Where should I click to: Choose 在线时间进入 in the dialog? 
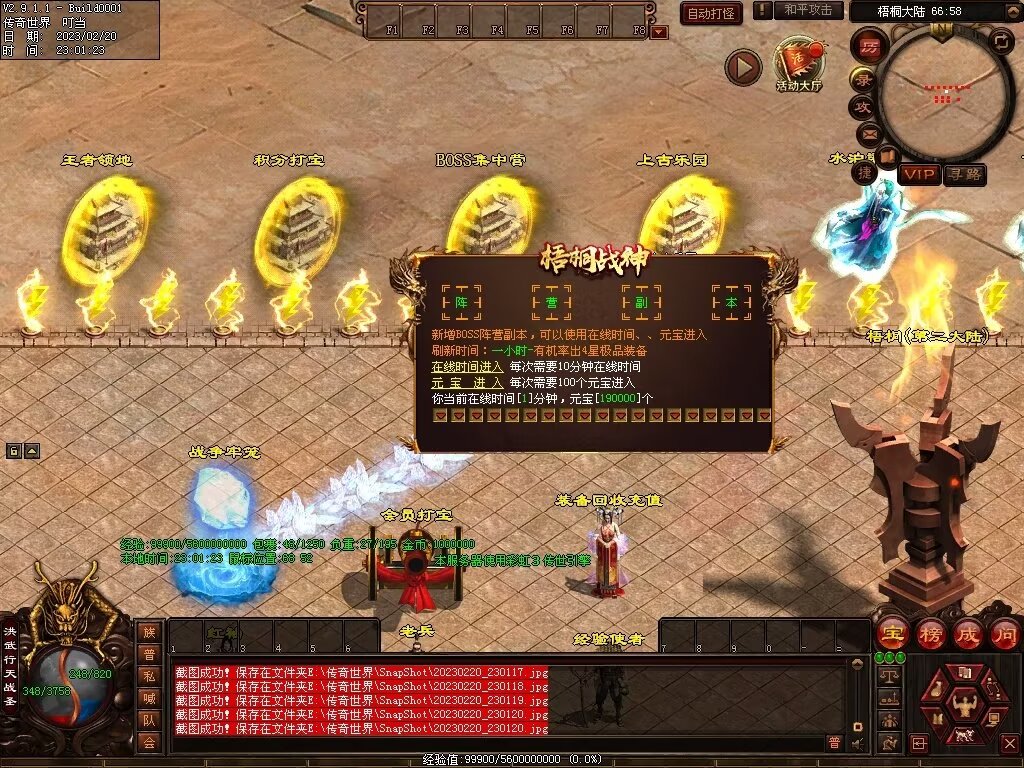[467, 367]
